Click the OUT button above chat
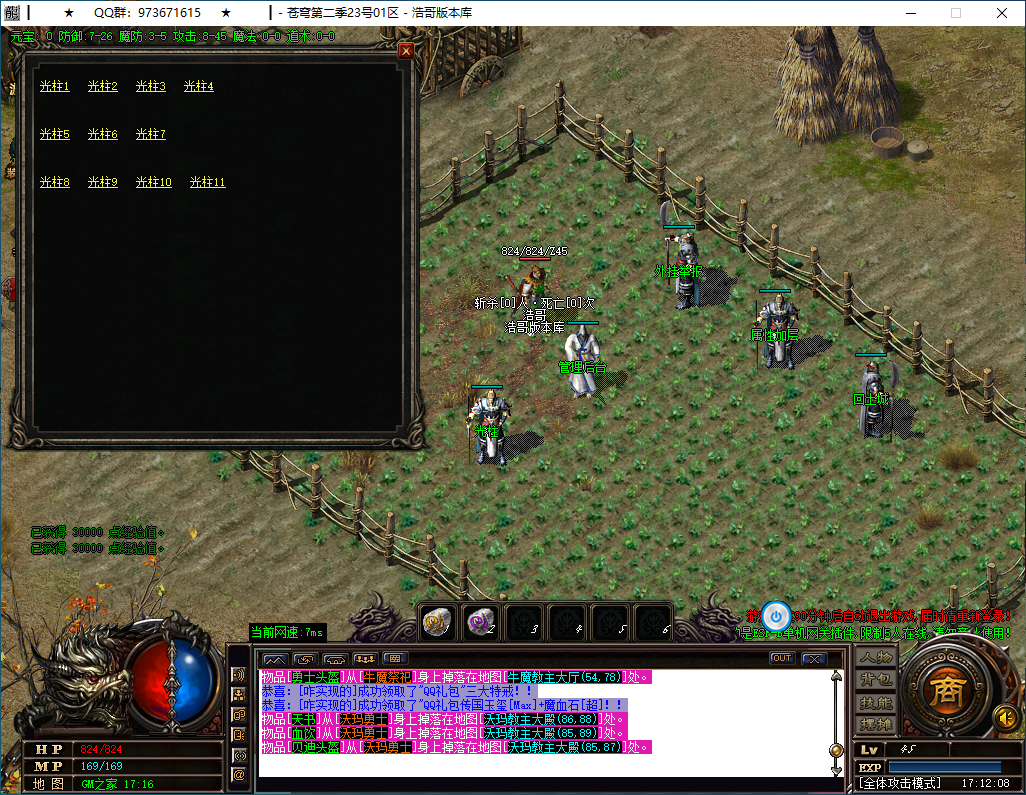The image size is (1026, 795). pos(782,658)
